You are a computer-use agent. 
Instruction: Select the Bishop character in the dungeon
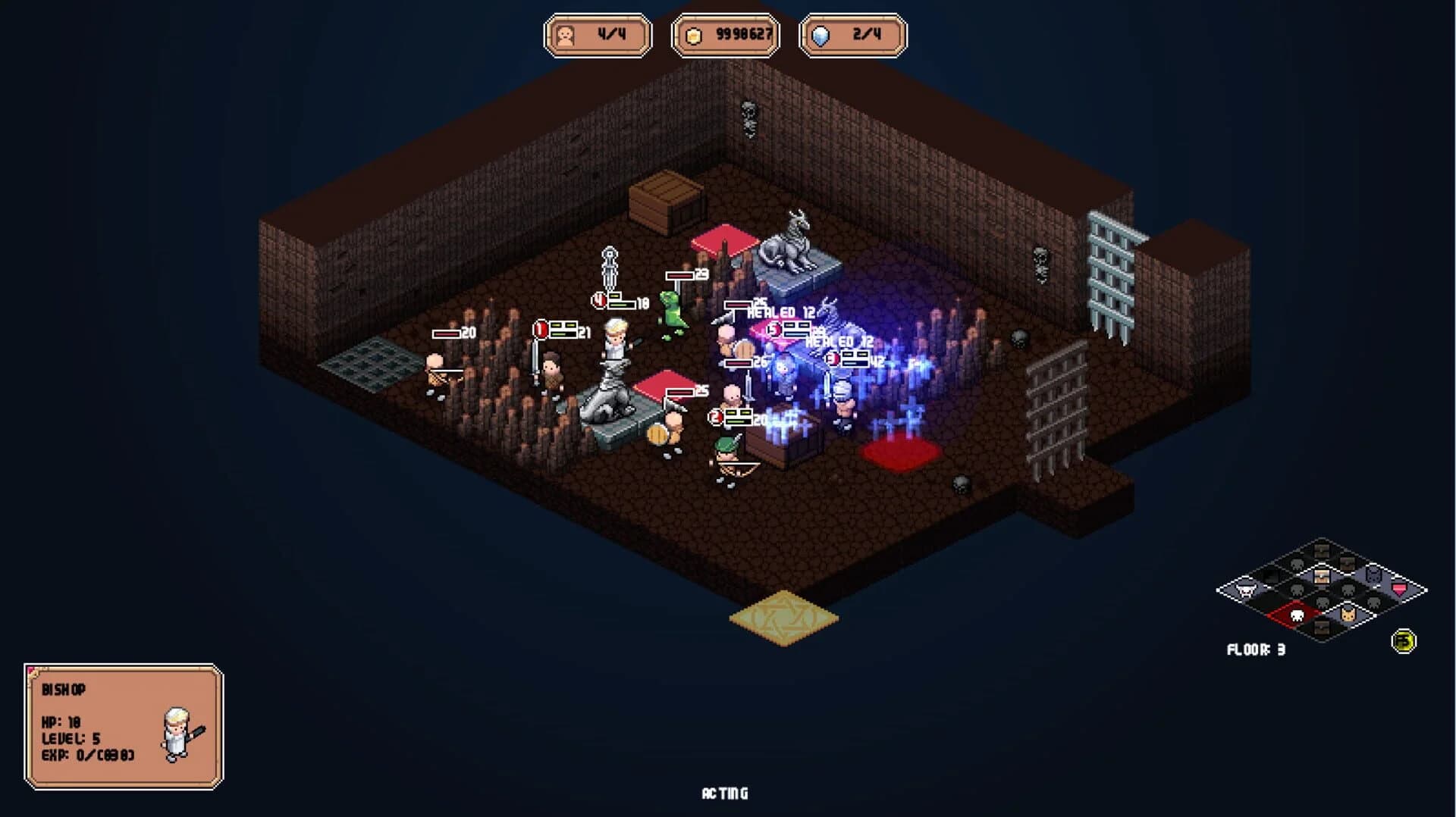click(616, 340)
